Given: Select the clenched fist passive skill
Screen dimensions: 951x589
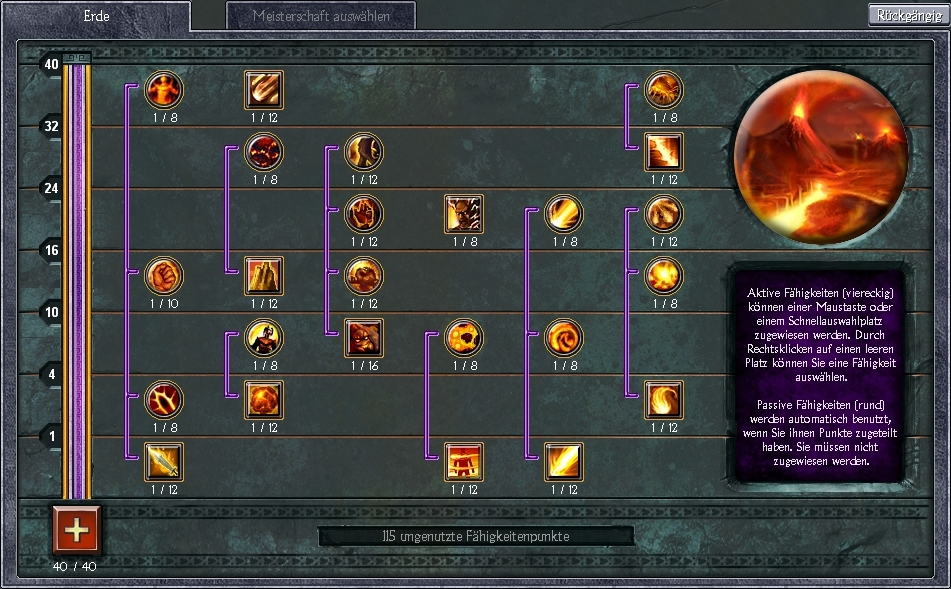Looking at the screenshot, I should [164, 275].
